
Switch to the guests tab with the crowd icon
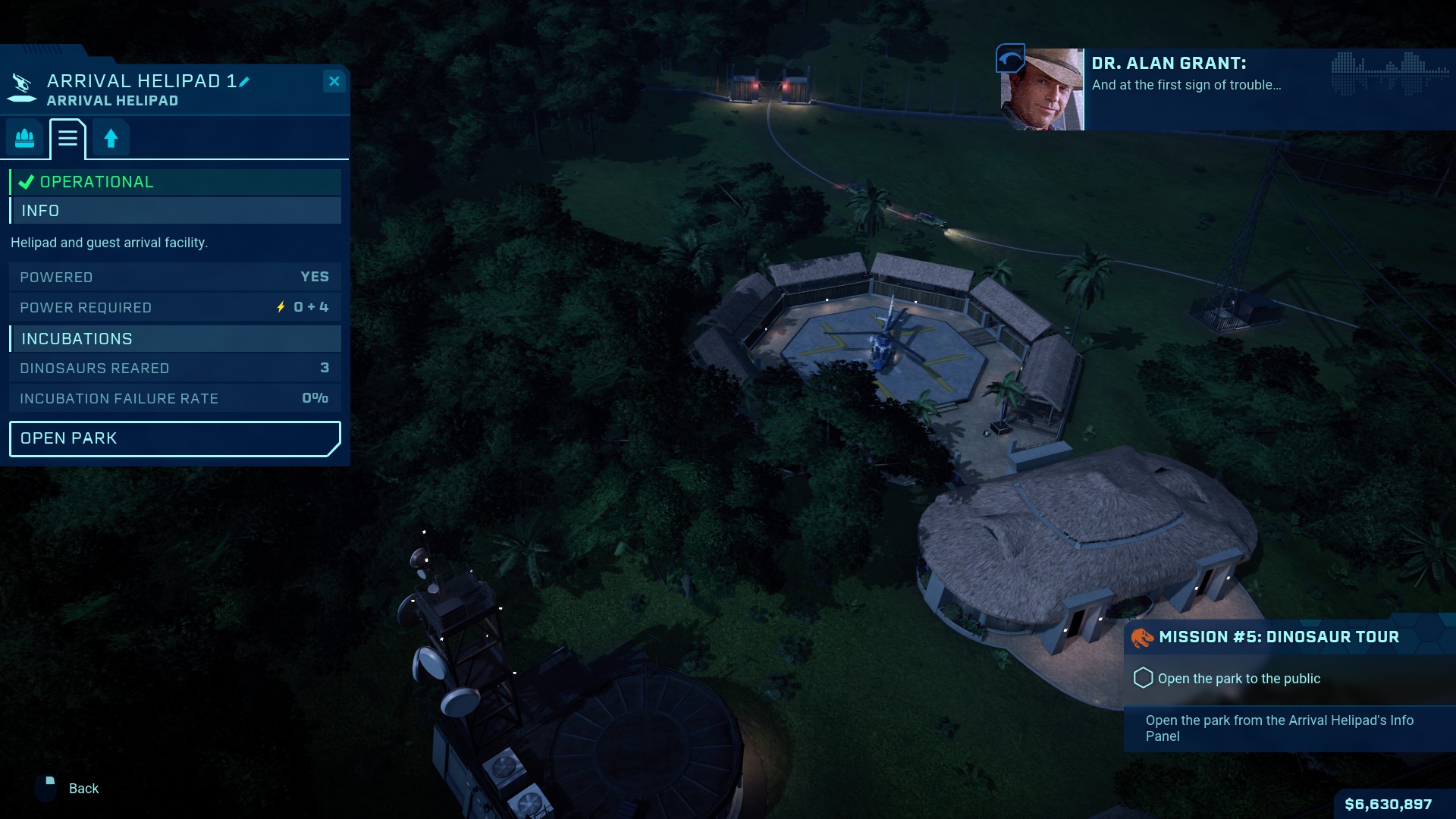pyautogui.click(x=25, y=138)
